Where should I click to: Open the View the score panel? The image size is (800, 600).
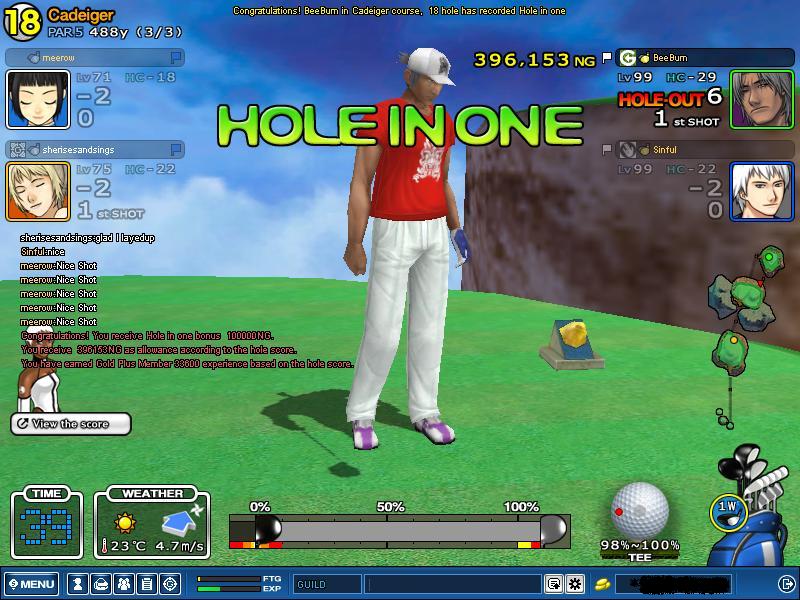point(71,424)
